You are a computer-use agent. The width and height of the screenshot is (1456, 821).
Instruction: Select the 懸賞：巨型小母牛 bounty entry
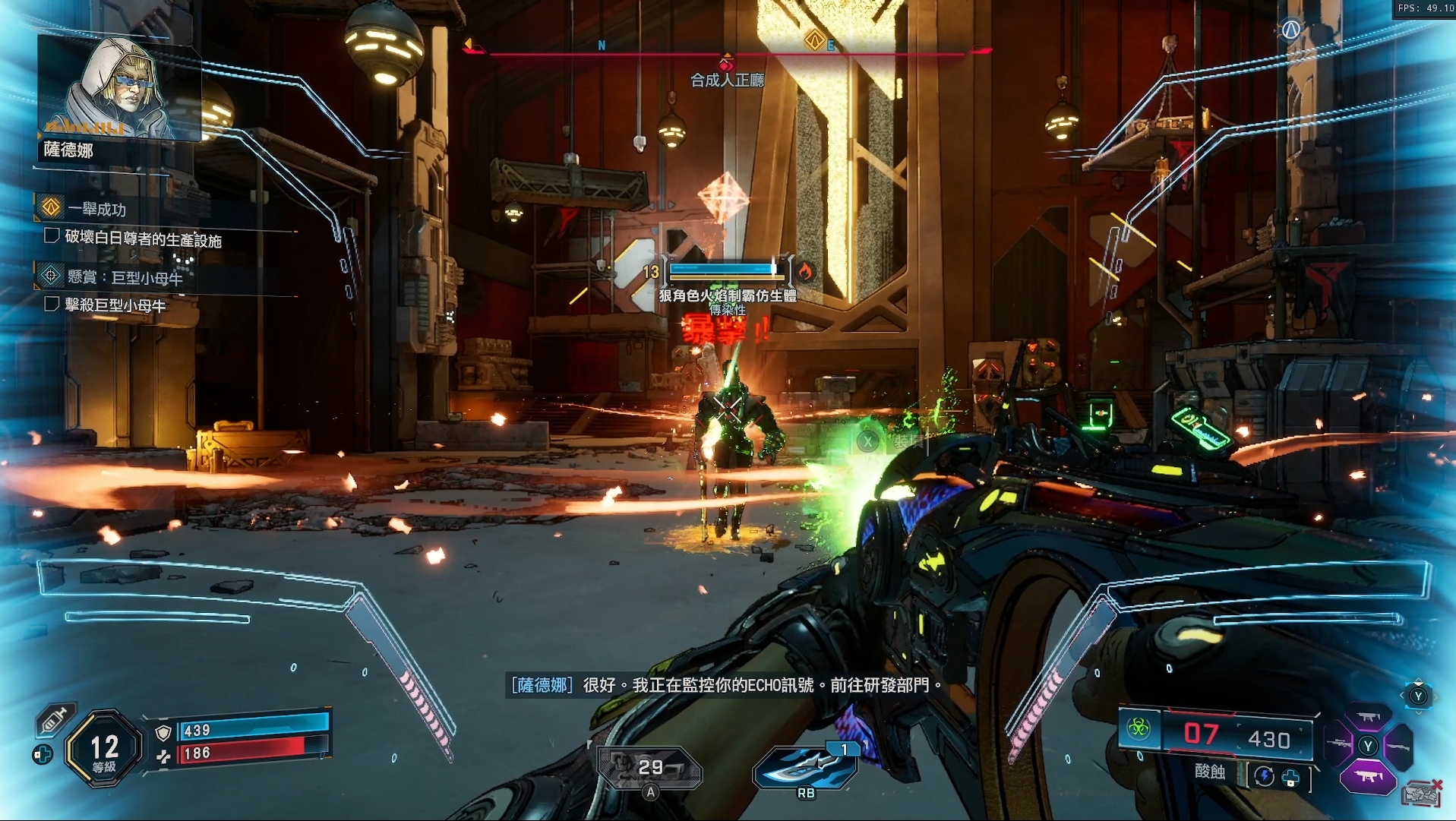(x=125, y=277)
